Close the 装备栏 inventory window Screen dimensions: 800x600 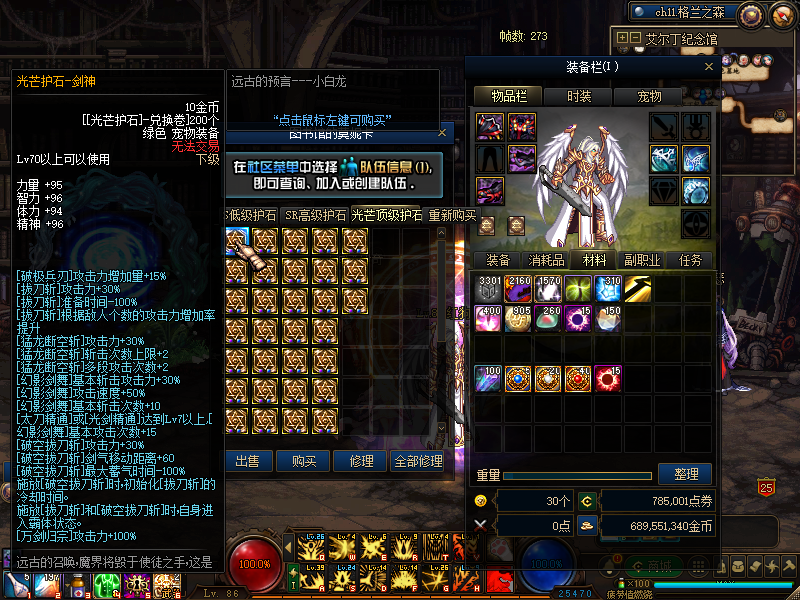709,67
